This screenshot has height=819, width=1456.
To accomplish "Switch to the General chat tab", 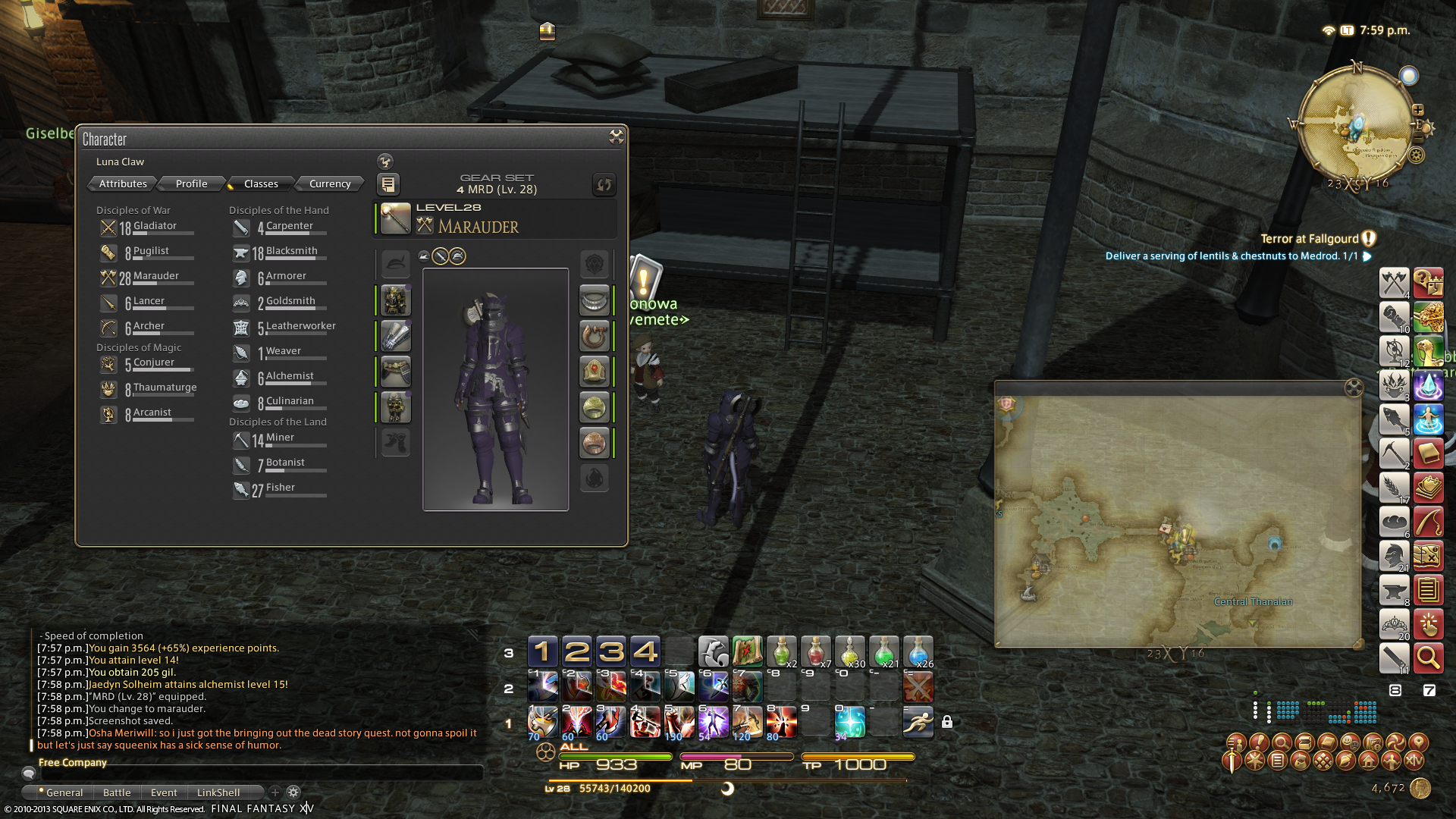I will pyautogui.click(x=64, y=792).
